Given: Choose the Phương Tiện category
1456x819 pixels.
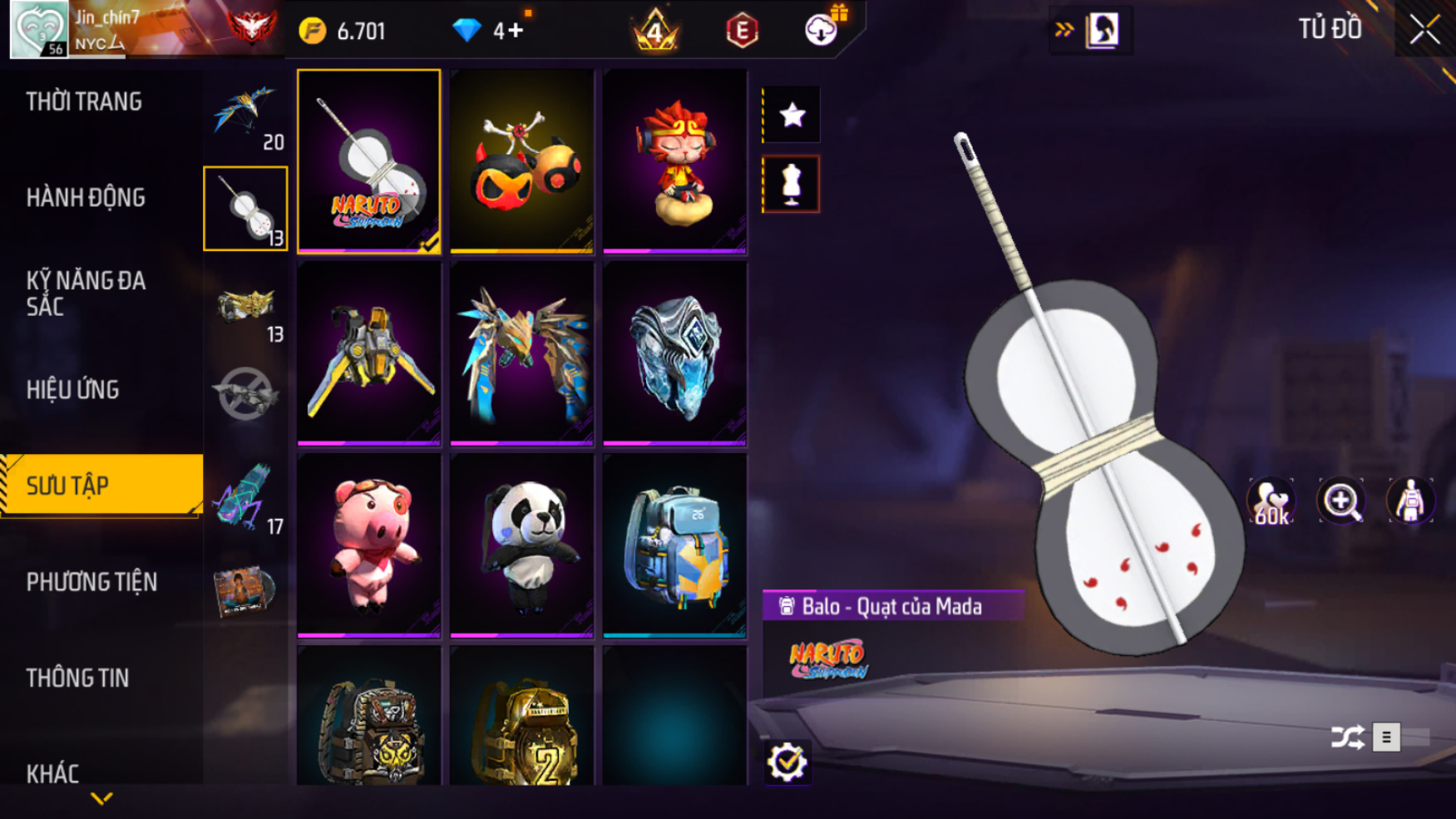Looking at the screenshot, I should (91, 582).
